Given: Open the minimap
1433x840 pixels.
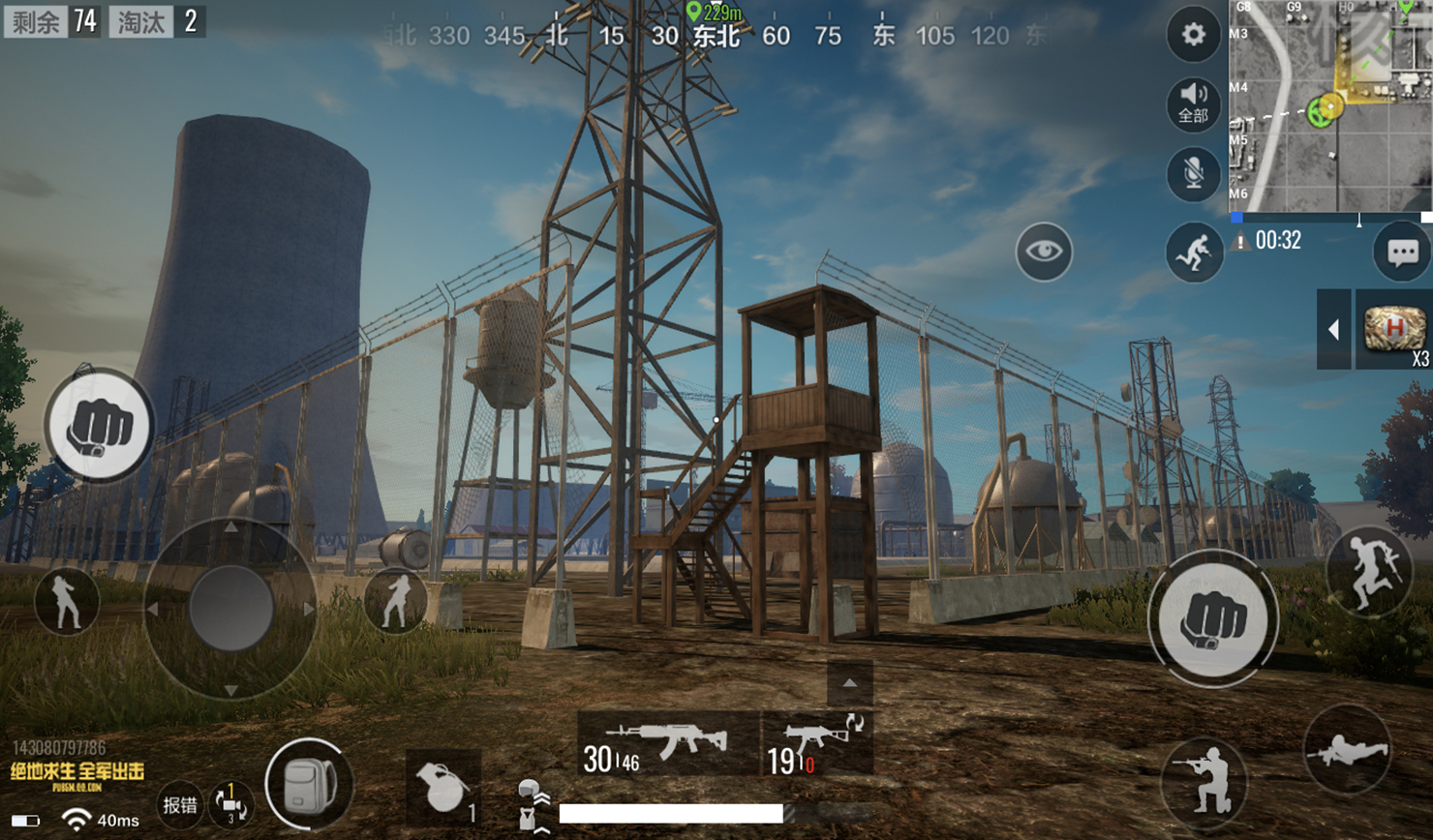Looking at the screenshot, I should (x=1330, y=106).
